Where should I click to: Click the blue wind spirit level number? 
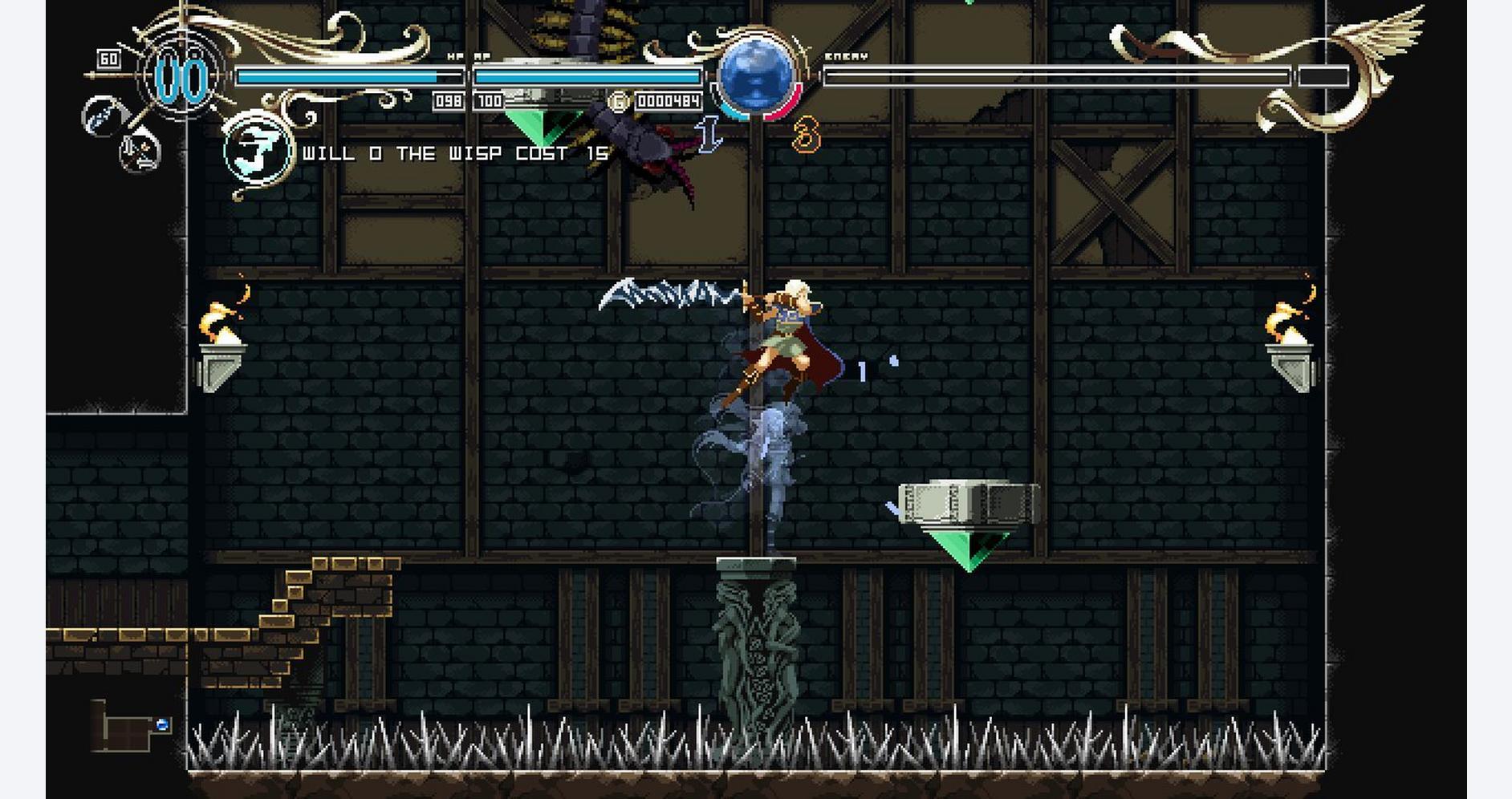pos(709,134)
